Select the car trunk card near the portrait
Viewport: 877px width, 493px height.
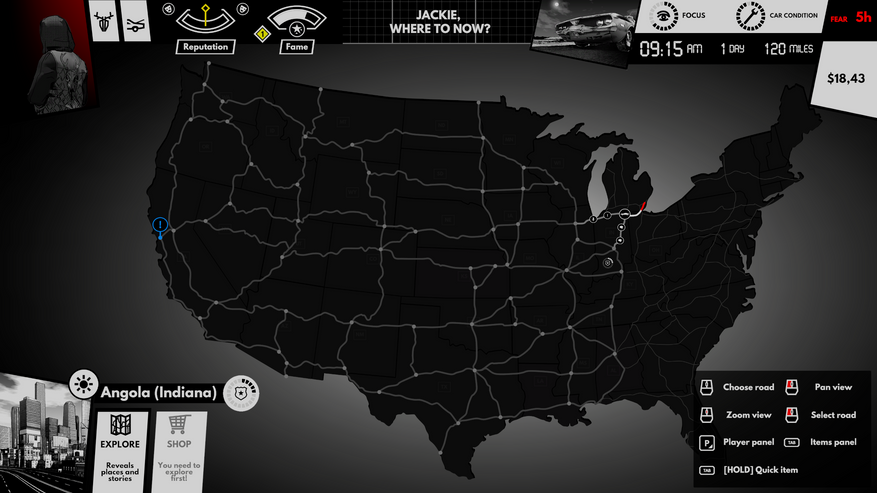click(136, 22)
